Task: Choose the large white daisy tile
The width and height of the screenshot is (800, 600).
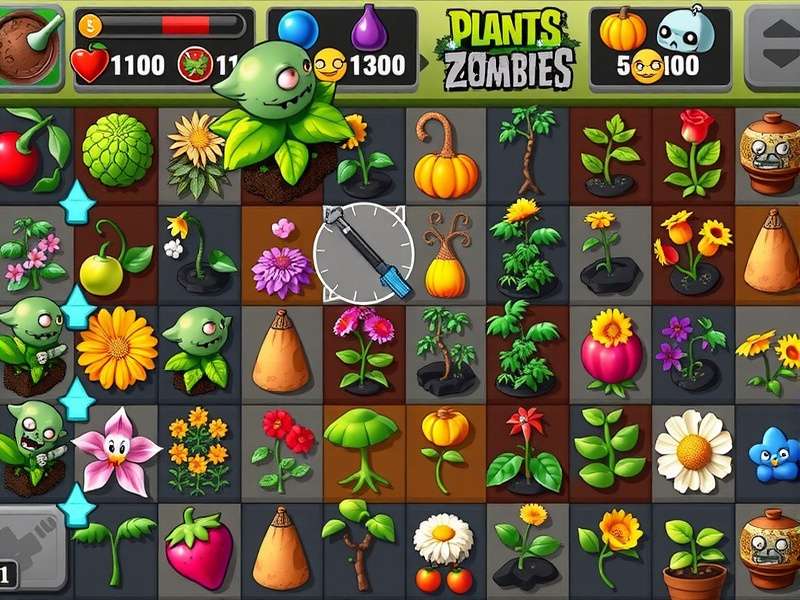Action: pyautogui.click(x=693, y=451)
